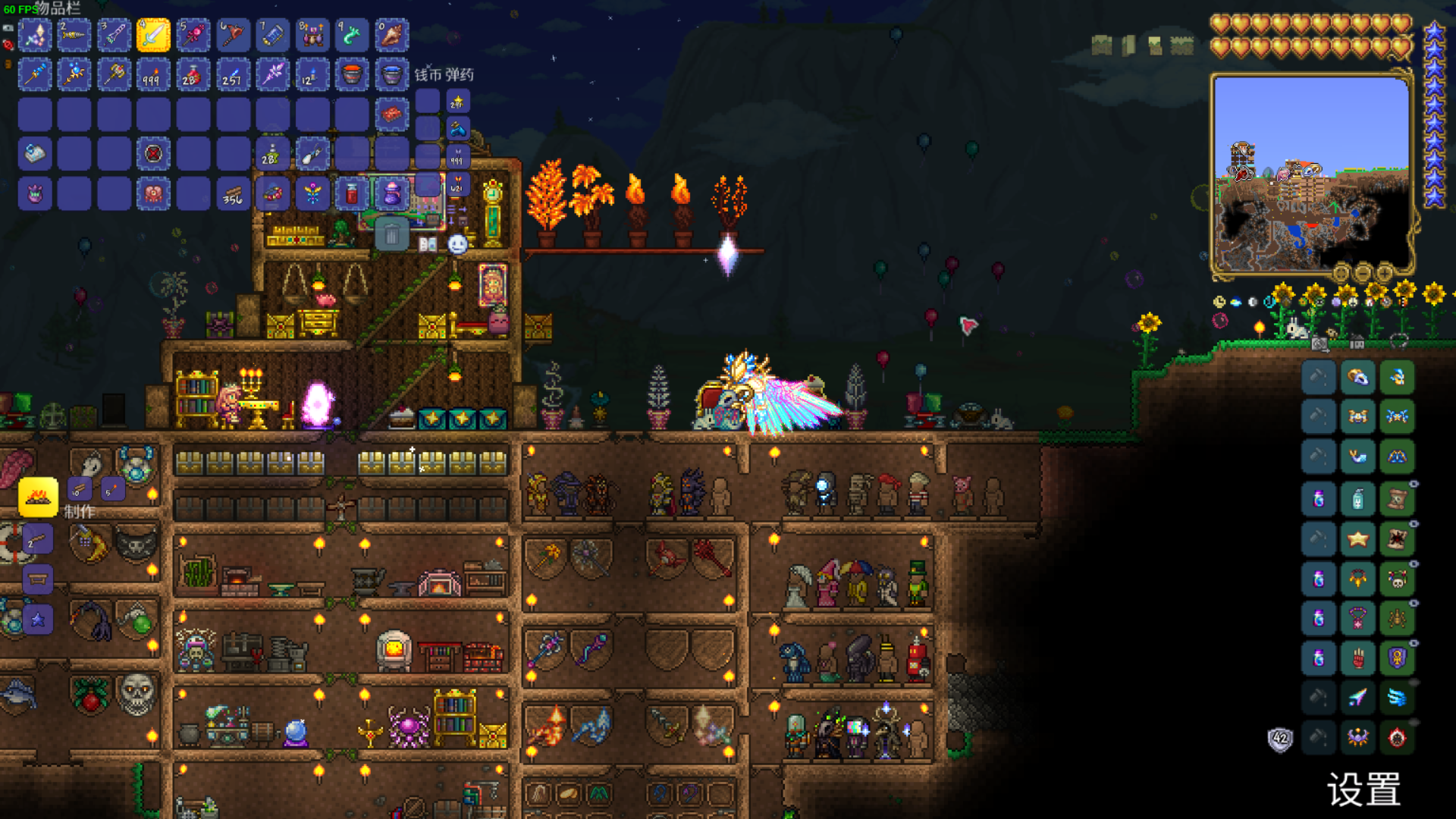Open the purple void bag slot
The height and width of the screenshot is (819, 1456).
(x=392, y=194)
